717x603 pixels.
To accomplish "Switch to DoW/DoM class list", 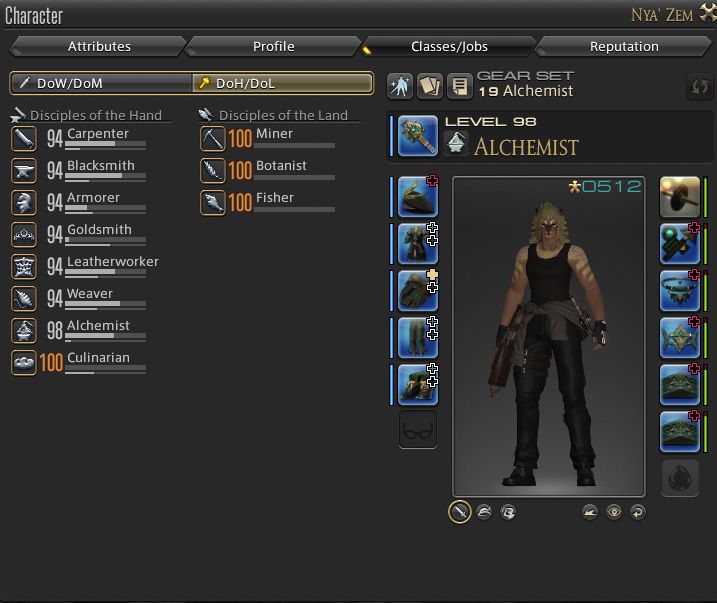I will pyautogui.click(x=100, y=83).
